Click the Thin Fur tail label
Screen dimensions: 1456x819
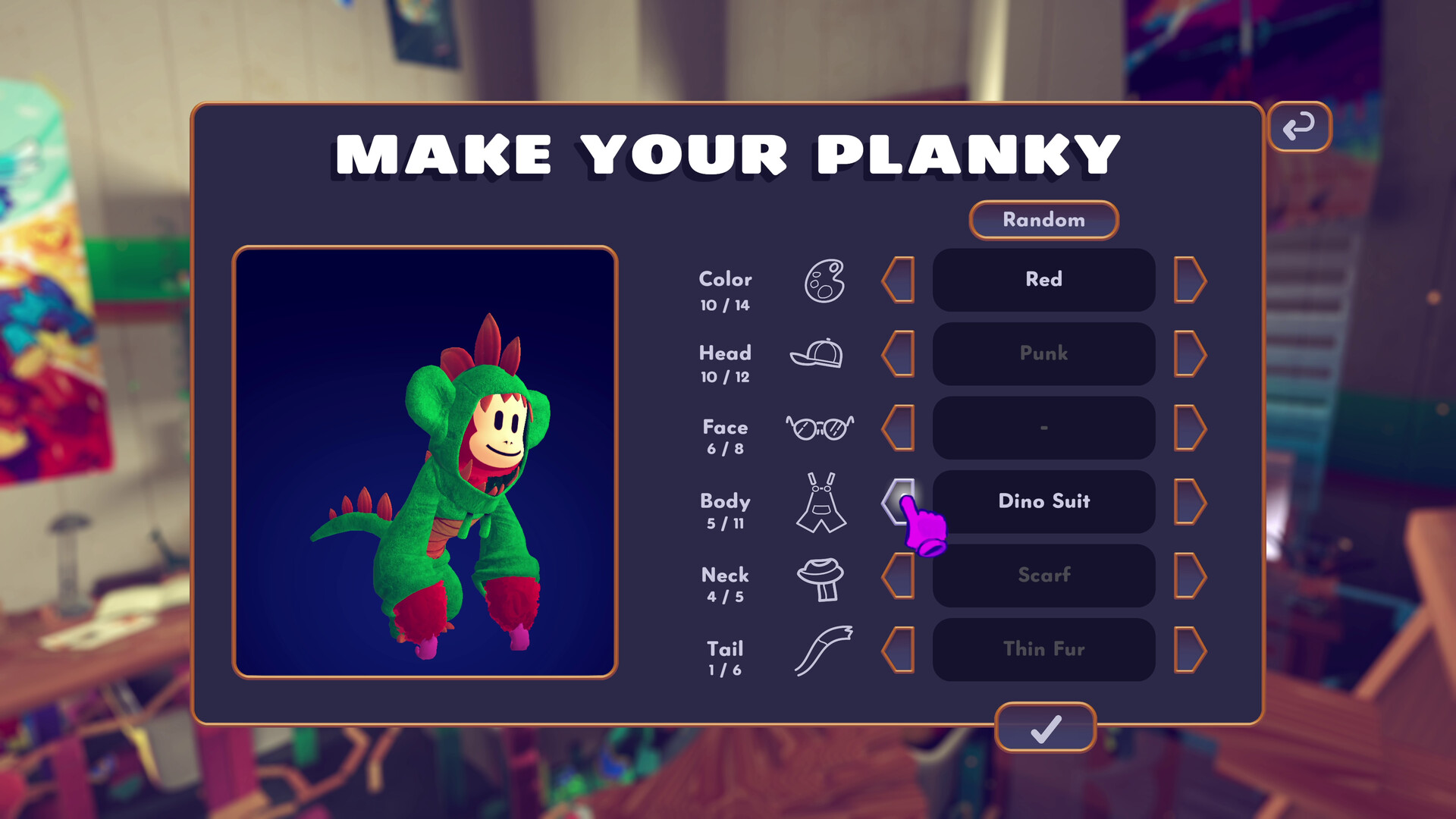tap(1043, 650)
